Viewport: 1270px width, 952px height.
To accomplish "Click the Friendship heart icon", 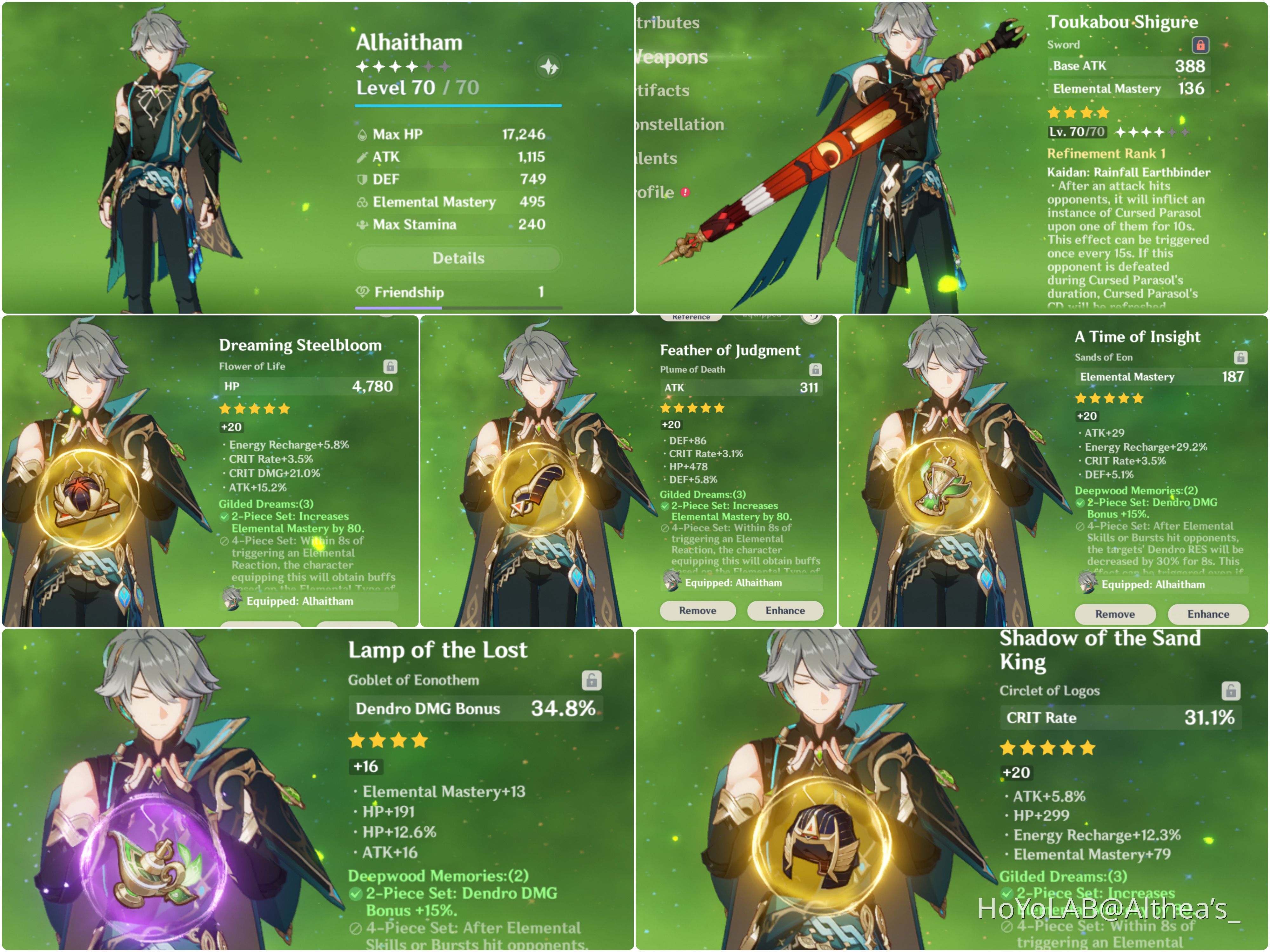I will pyautogui.click(x=363, y=292).
